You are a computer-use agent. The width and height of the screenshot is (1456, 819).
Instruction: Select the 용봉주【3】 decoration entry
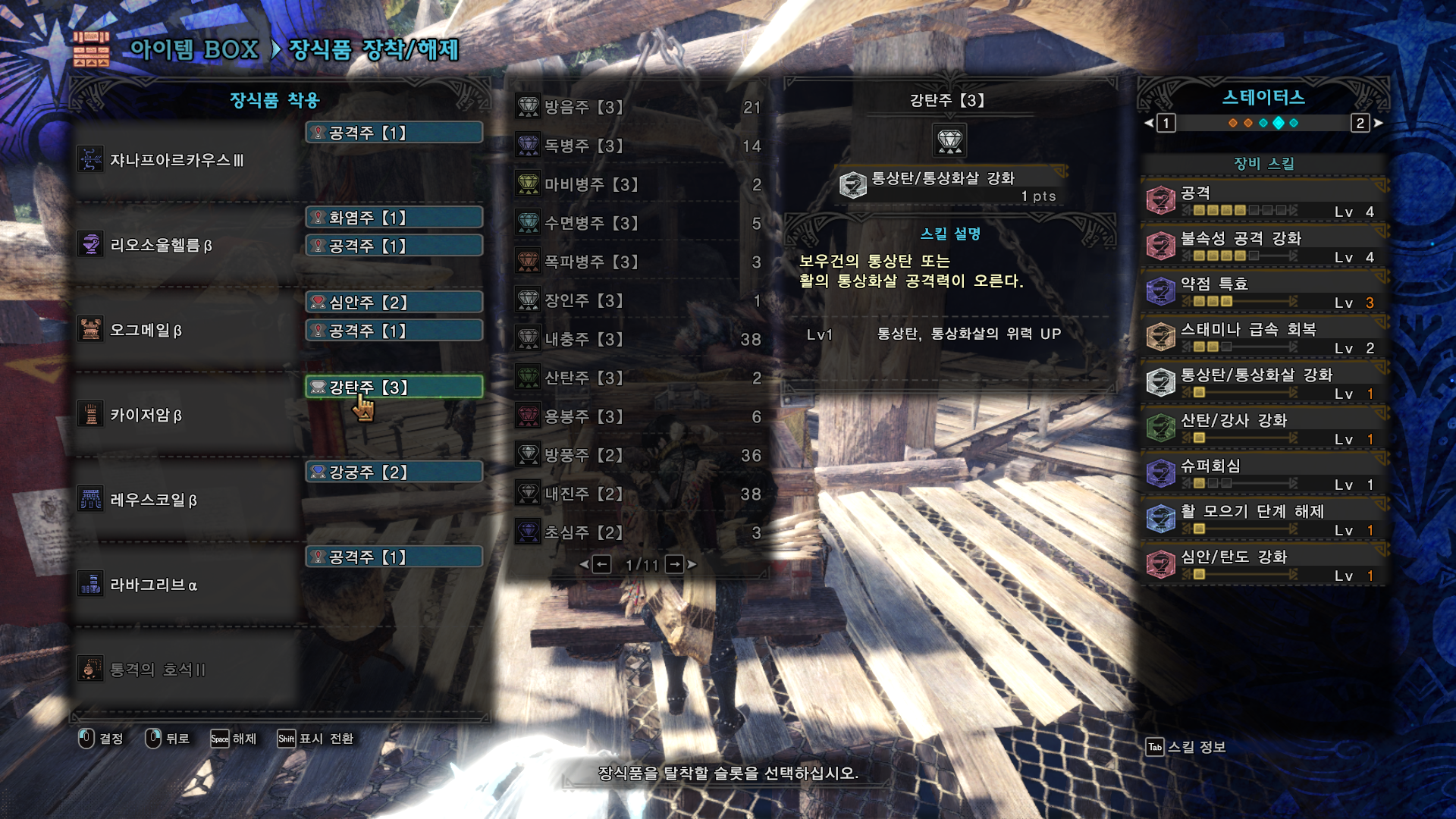pos(637,416)
